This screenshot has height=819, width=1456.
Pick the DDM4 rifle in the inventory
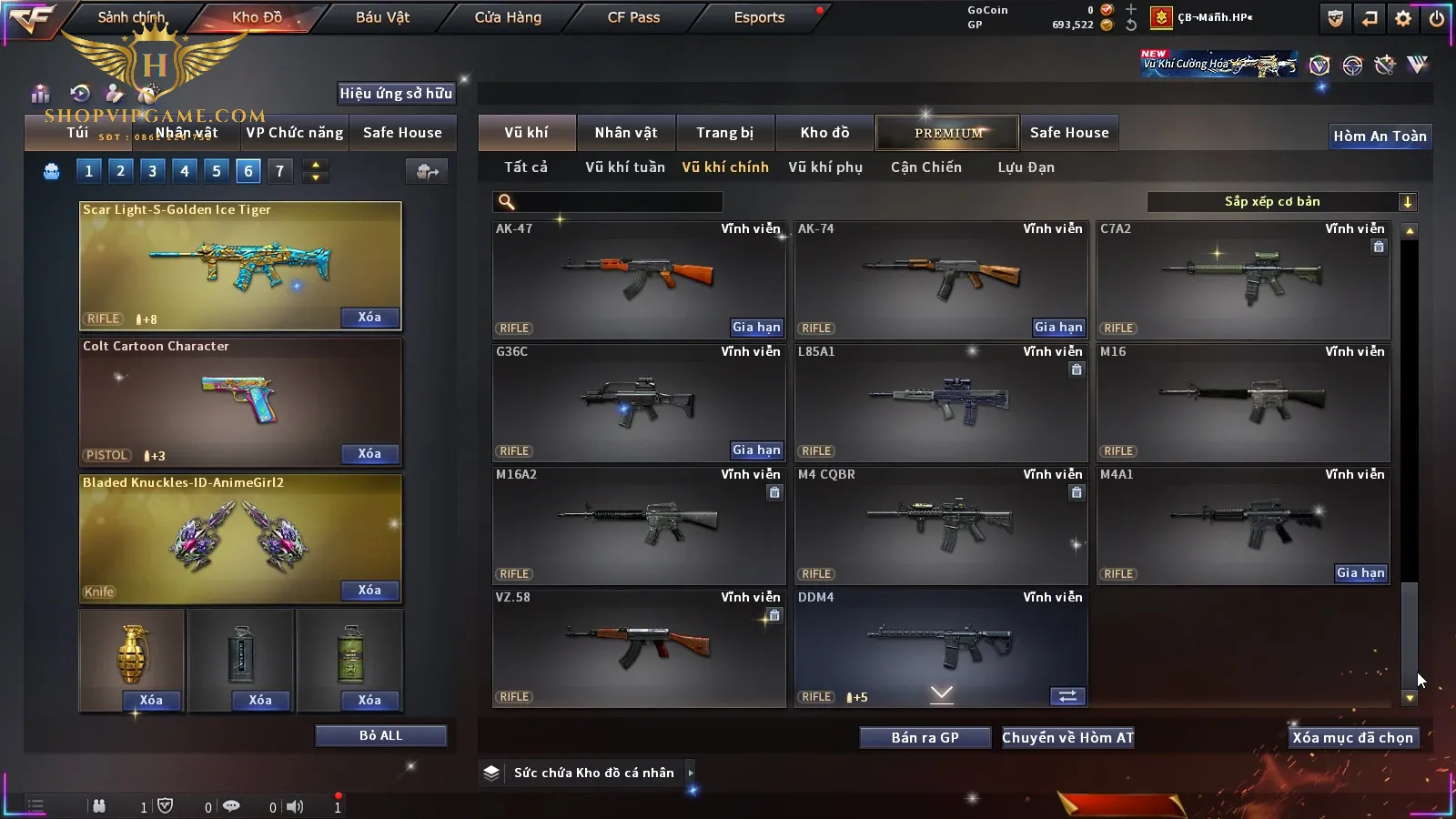click(x=941, y=642)
